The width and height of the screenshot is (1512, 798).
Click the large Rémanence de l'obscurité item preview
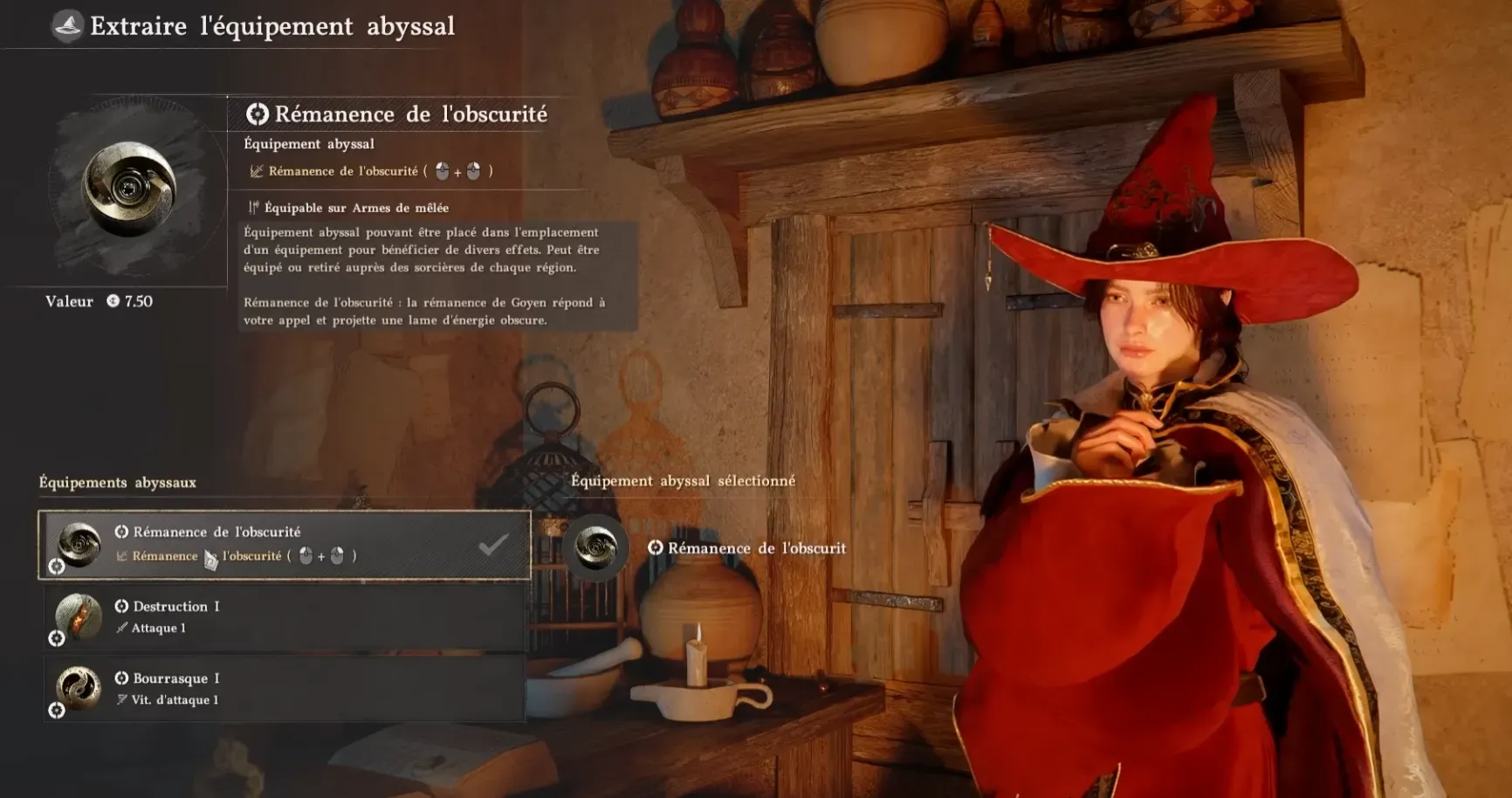pyautogui.click(x=129, y=189)
